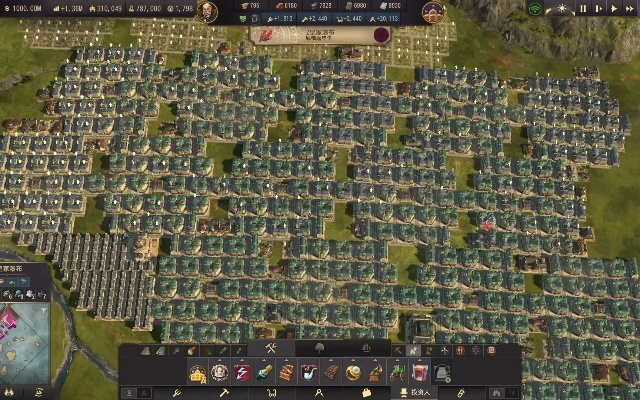Select the gramophone building icon
This screenshot has width=640, height=400.
coord(375,373)
